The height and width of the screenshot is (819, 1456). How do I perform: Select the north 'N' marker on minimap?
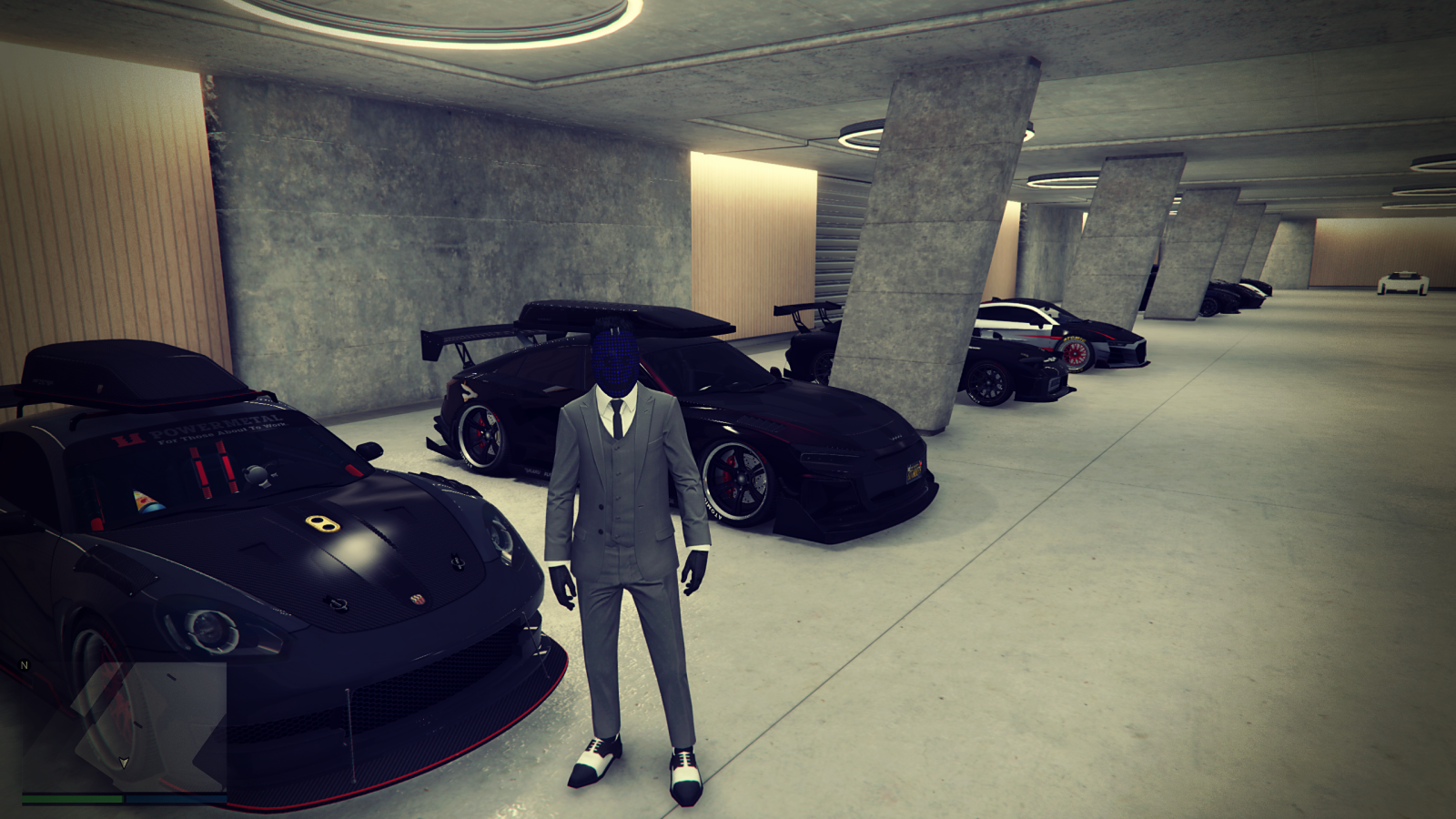coord(25,665)
